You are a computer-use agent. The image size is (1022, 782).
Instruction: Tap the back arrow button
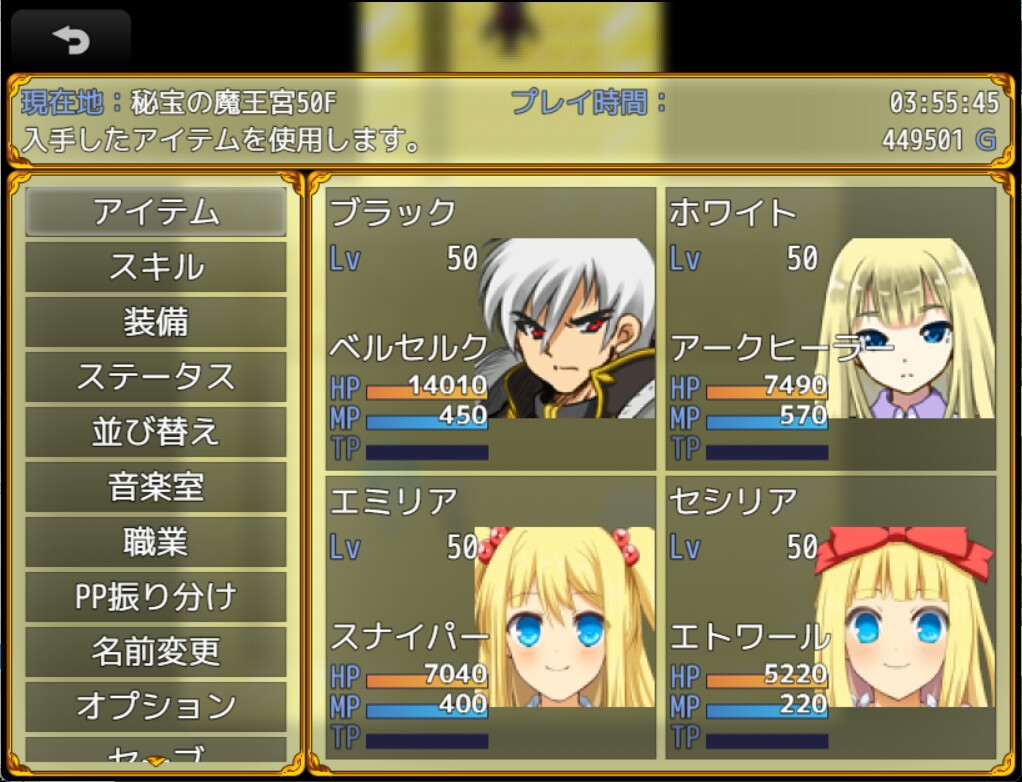71,41
